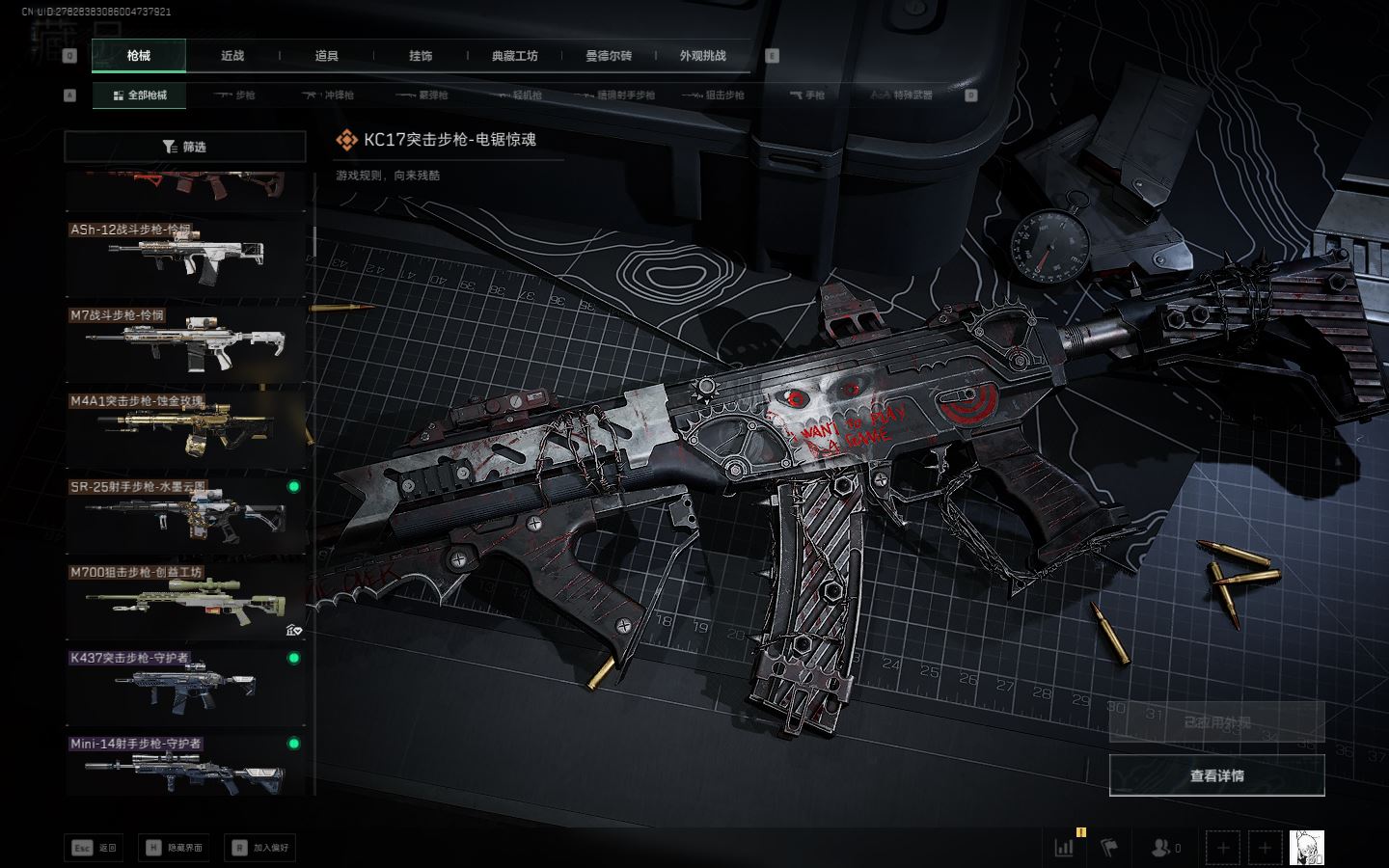Screen dimensions: 1389x868
Task: Select the K437 突击步枪 守护者 skin
Action: 185,685
